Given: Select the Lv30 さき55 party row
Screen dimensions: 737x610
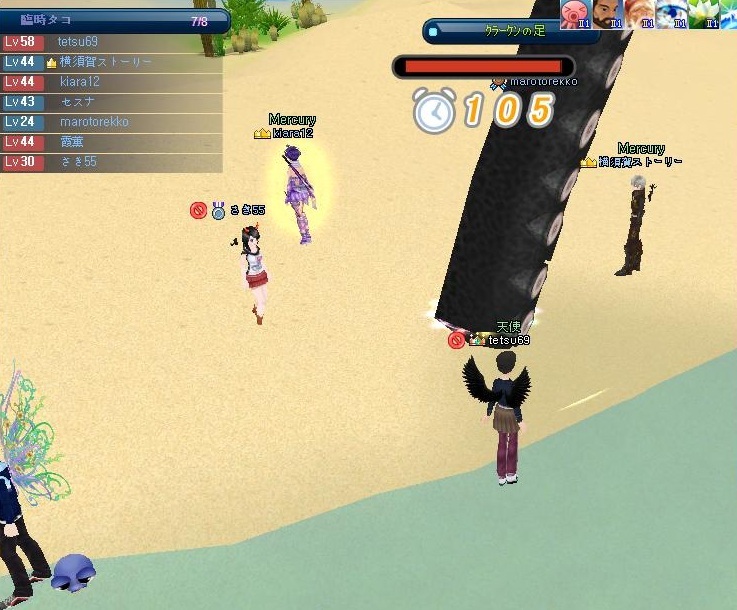Looking at the screenshot, I should (x=110, y=162).
